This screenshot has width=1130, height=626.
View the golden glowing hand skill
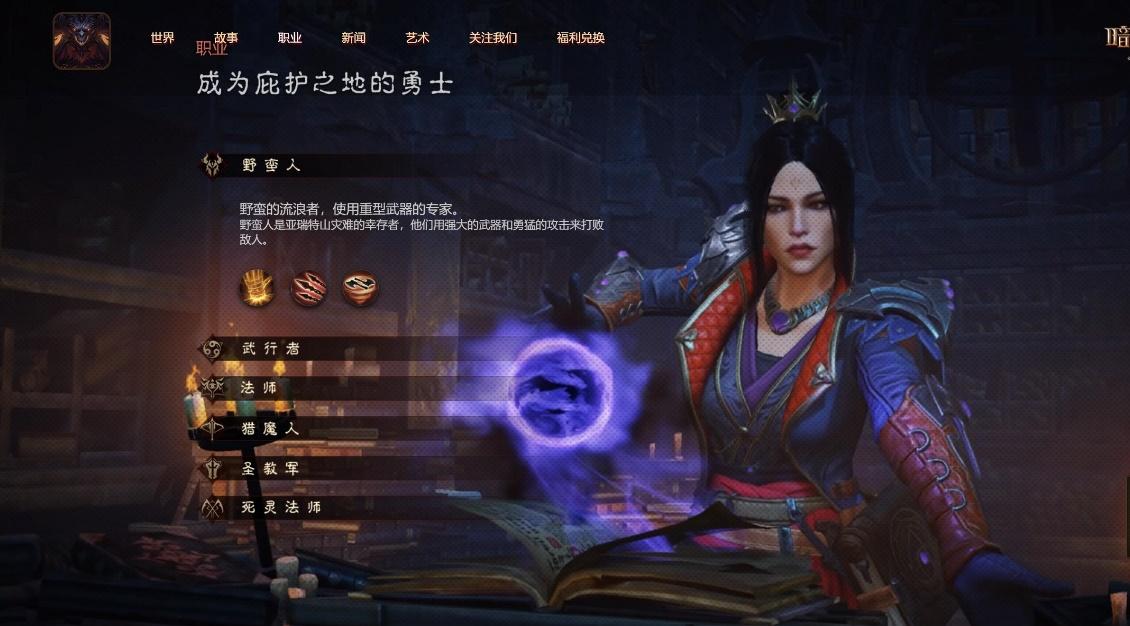point(256,288)
